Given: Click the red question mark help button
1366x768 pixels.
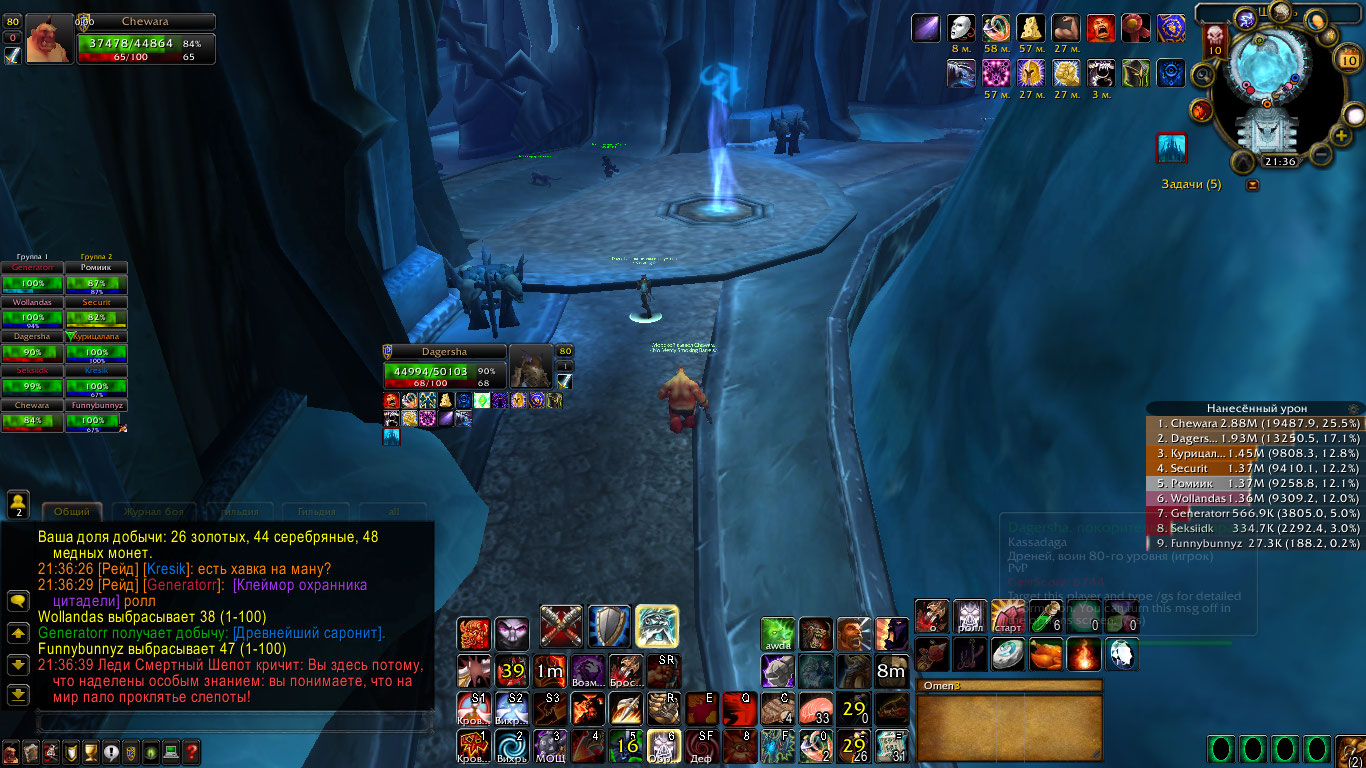Looking at the screenshot, I should click(x=191, y=752).
